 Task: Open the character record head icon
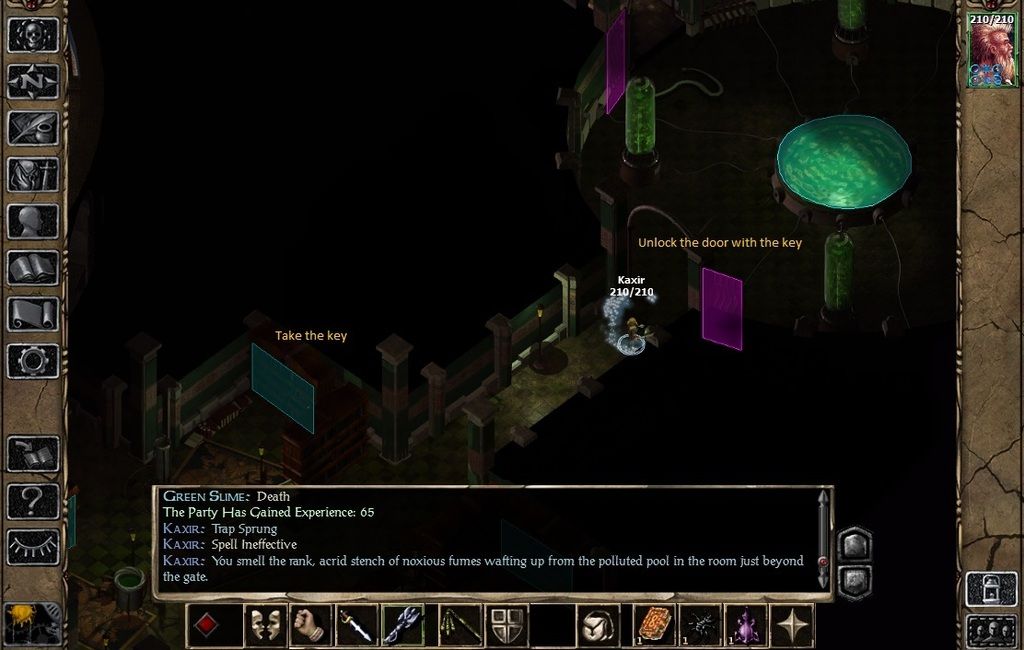coord(33,221)
